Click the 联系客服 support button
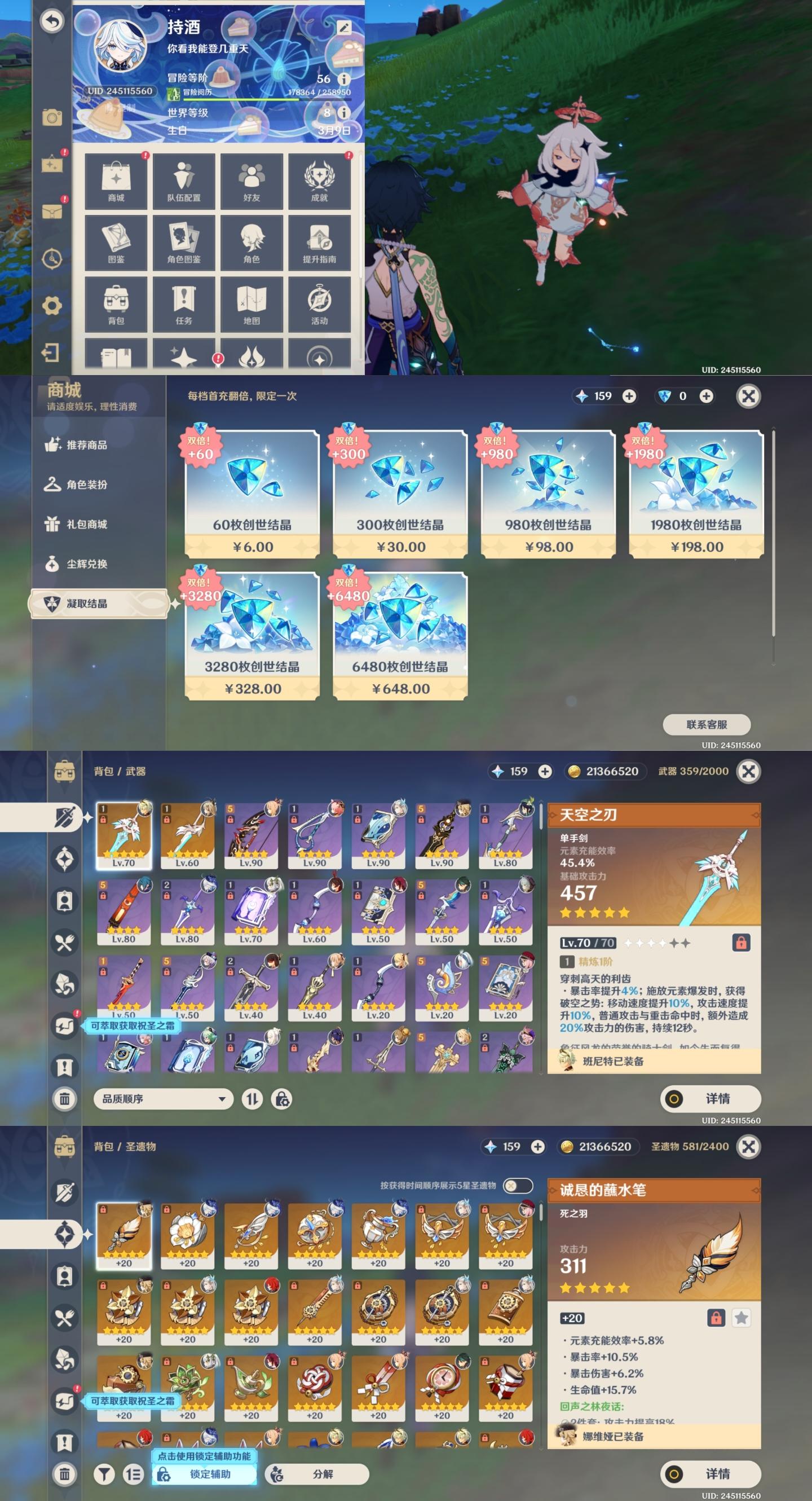812x1501 pixels. [x=706, y=724]
